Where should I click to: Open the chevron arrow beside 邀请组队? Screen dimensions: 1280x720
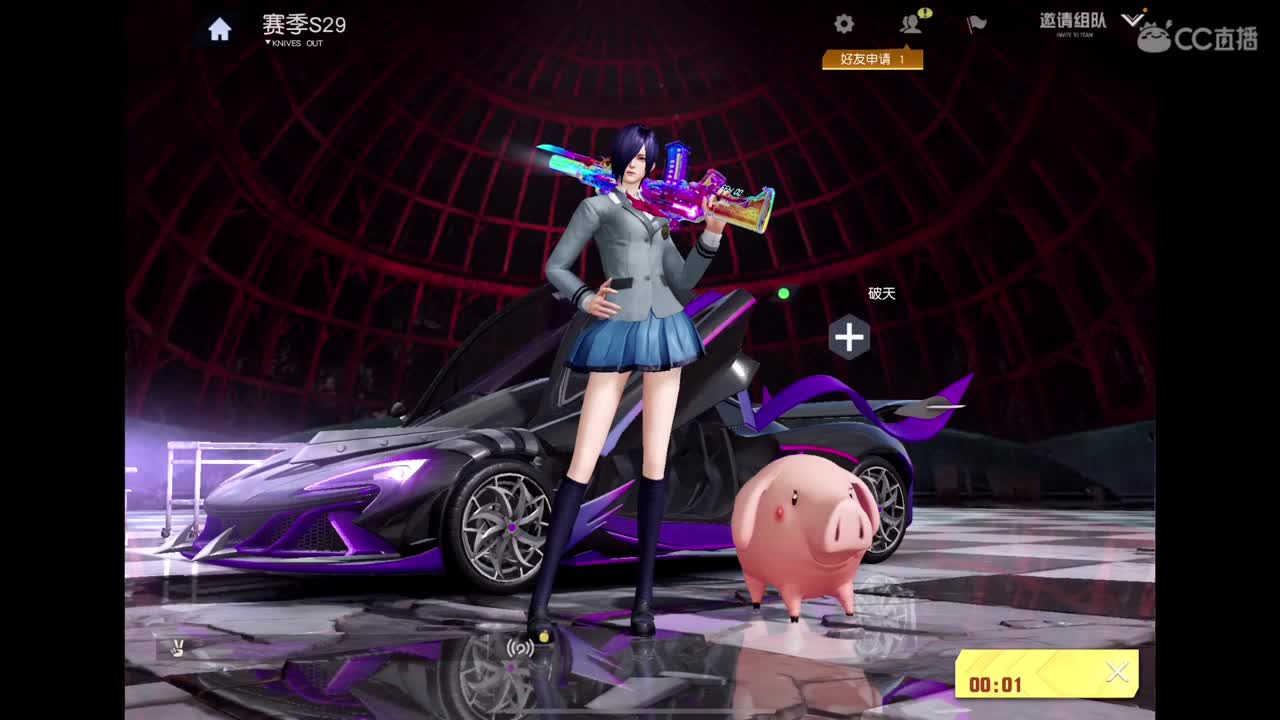pos(1132,22)
